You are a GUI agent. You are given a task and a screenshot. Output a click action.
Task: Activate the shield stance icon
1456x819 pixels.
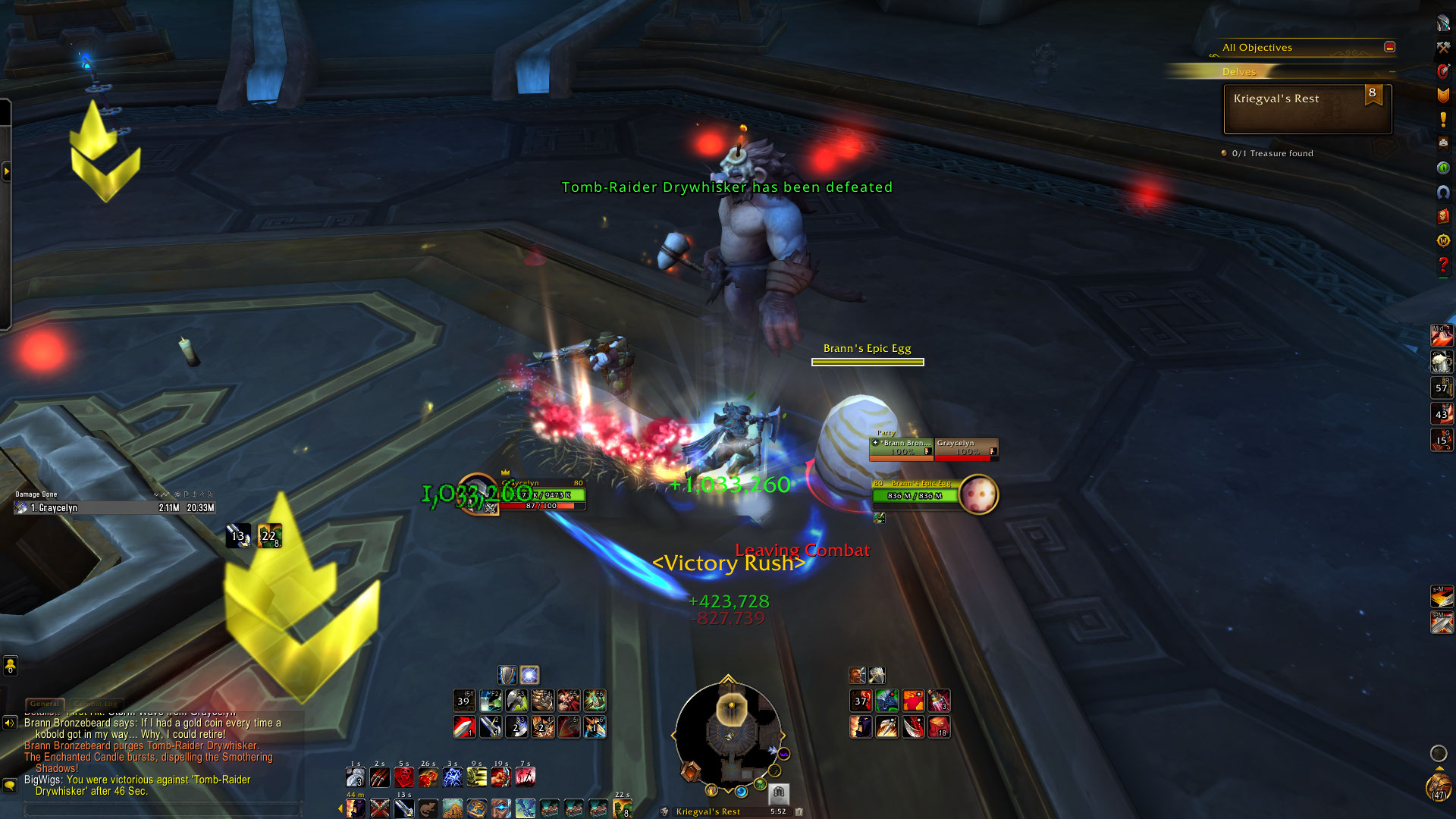click(507, 675)
